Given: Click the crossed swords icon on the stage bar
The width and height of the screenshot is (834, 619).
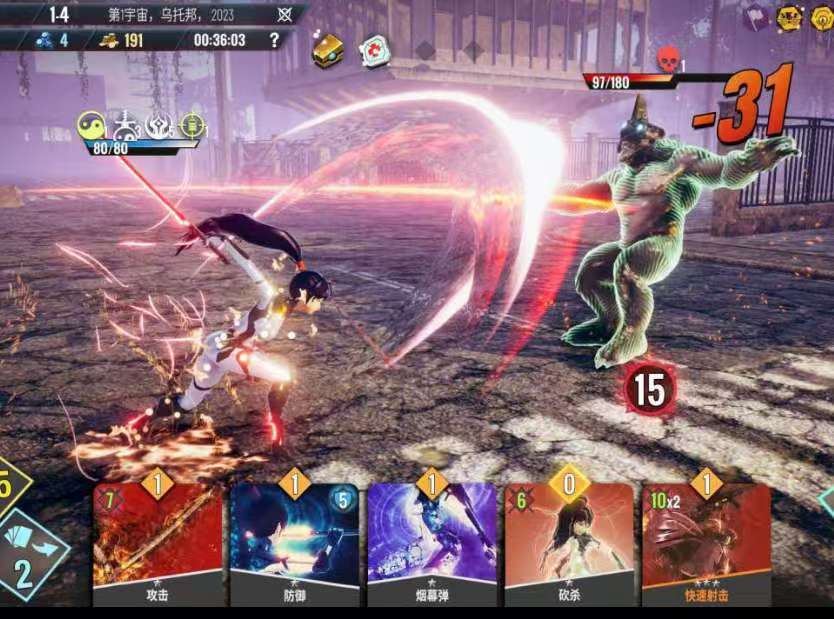Looking at the screenshot, I should tap(284, 14).
